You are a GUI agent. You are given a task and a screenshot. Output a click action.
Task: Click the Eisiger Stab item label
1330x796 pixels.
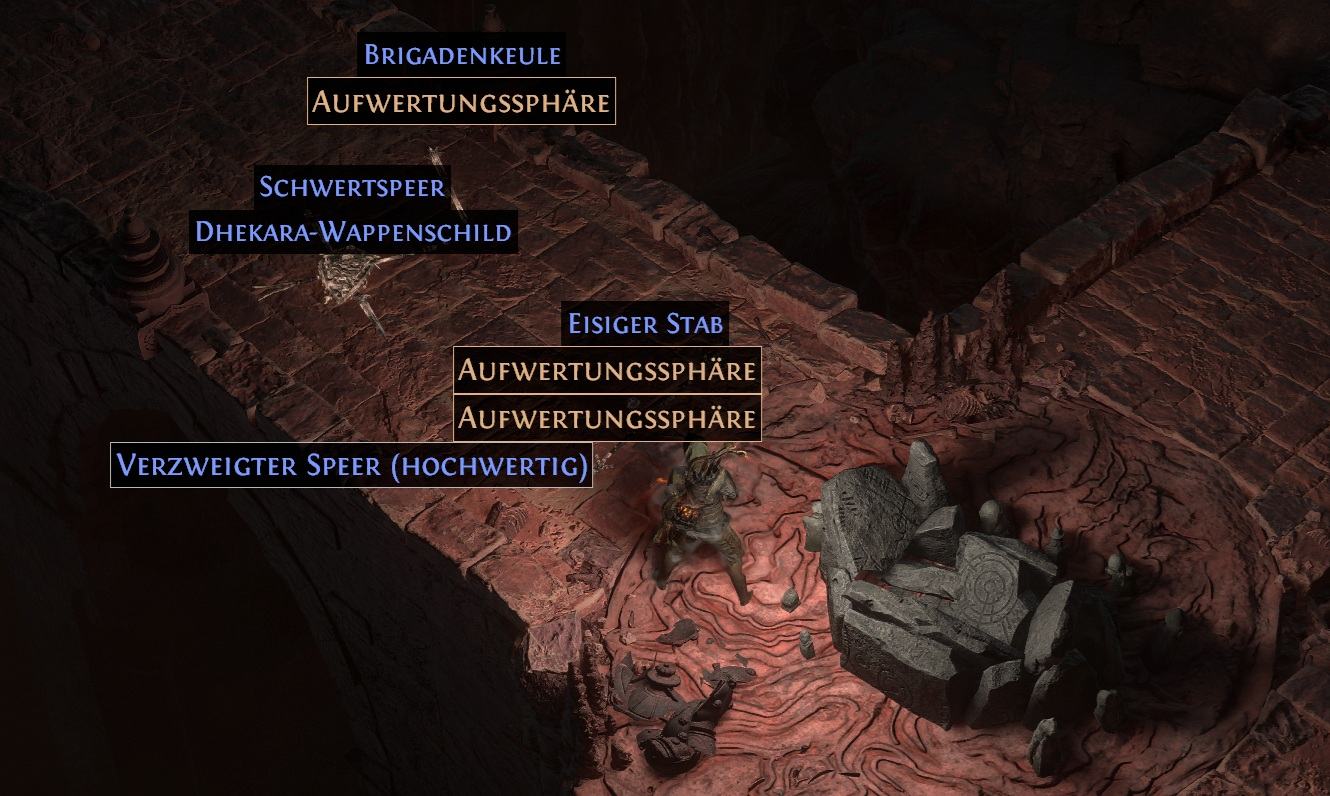(x=645, y=324)
